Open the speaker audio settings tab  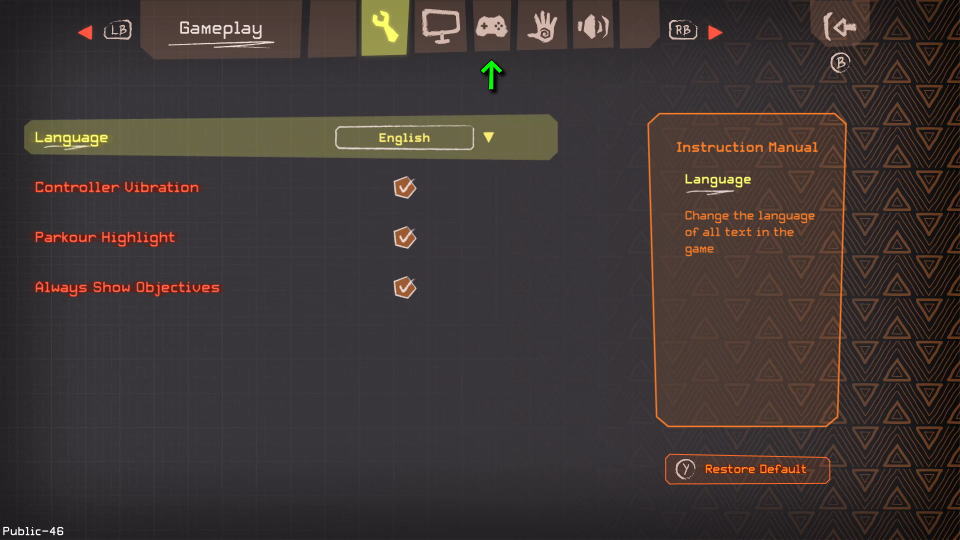pyautogui.click(x=592, y=26)
